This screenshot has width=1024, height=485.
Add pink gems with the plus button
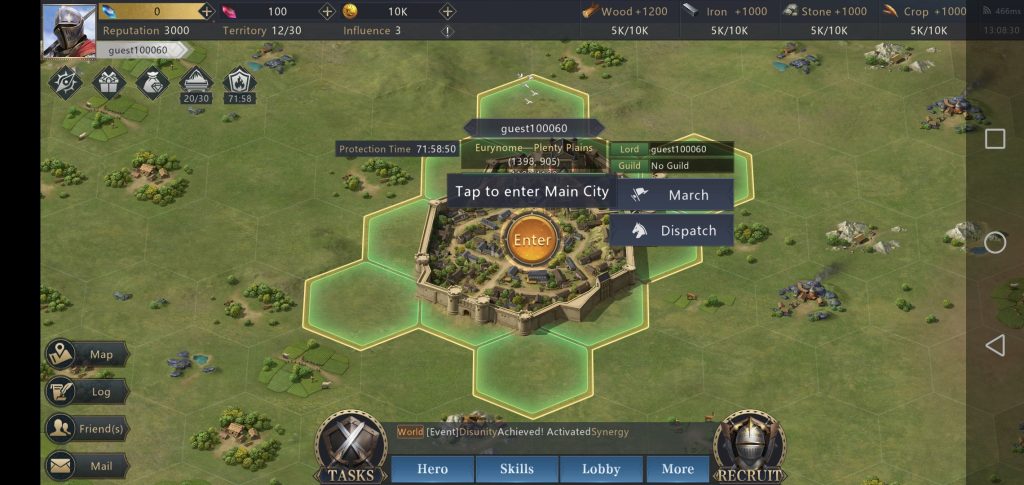(327, 12)
